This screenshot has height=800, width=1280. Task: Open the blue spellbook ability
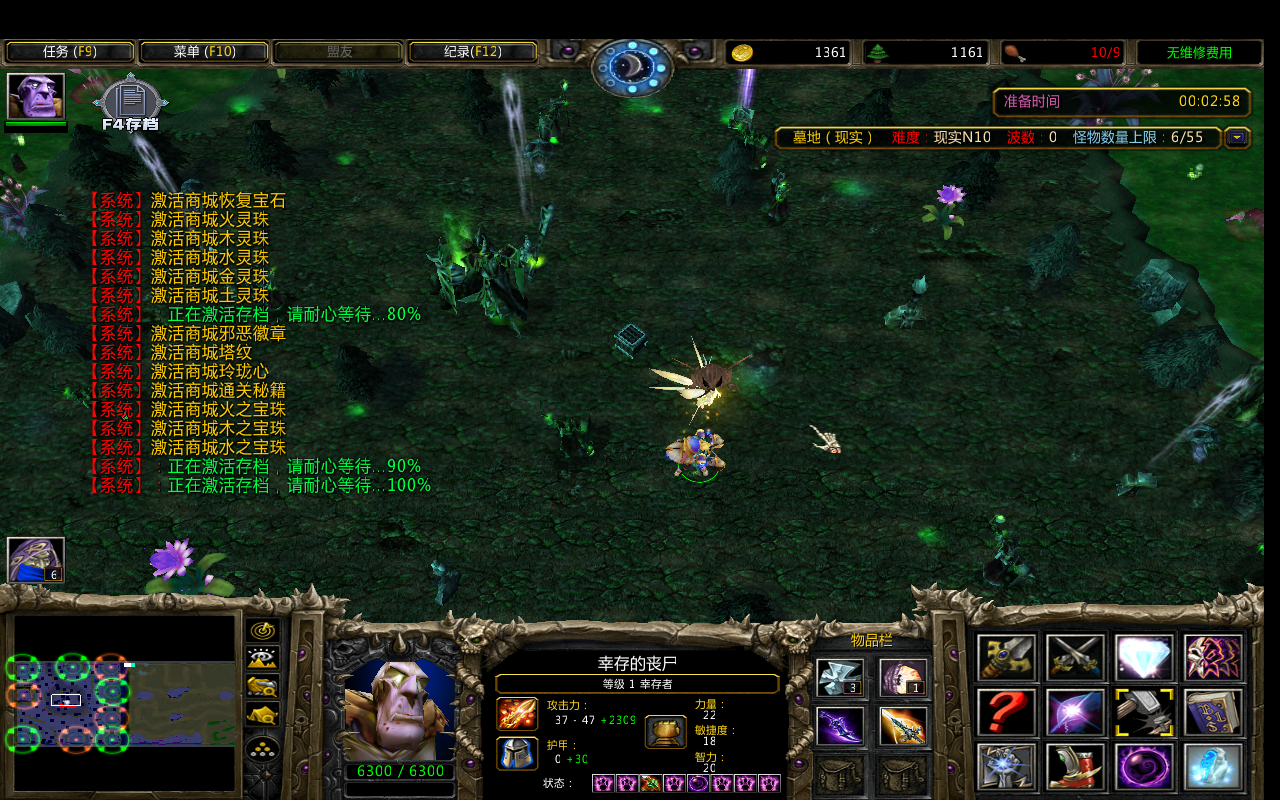pyautogui.click(x=1214, y=712)
